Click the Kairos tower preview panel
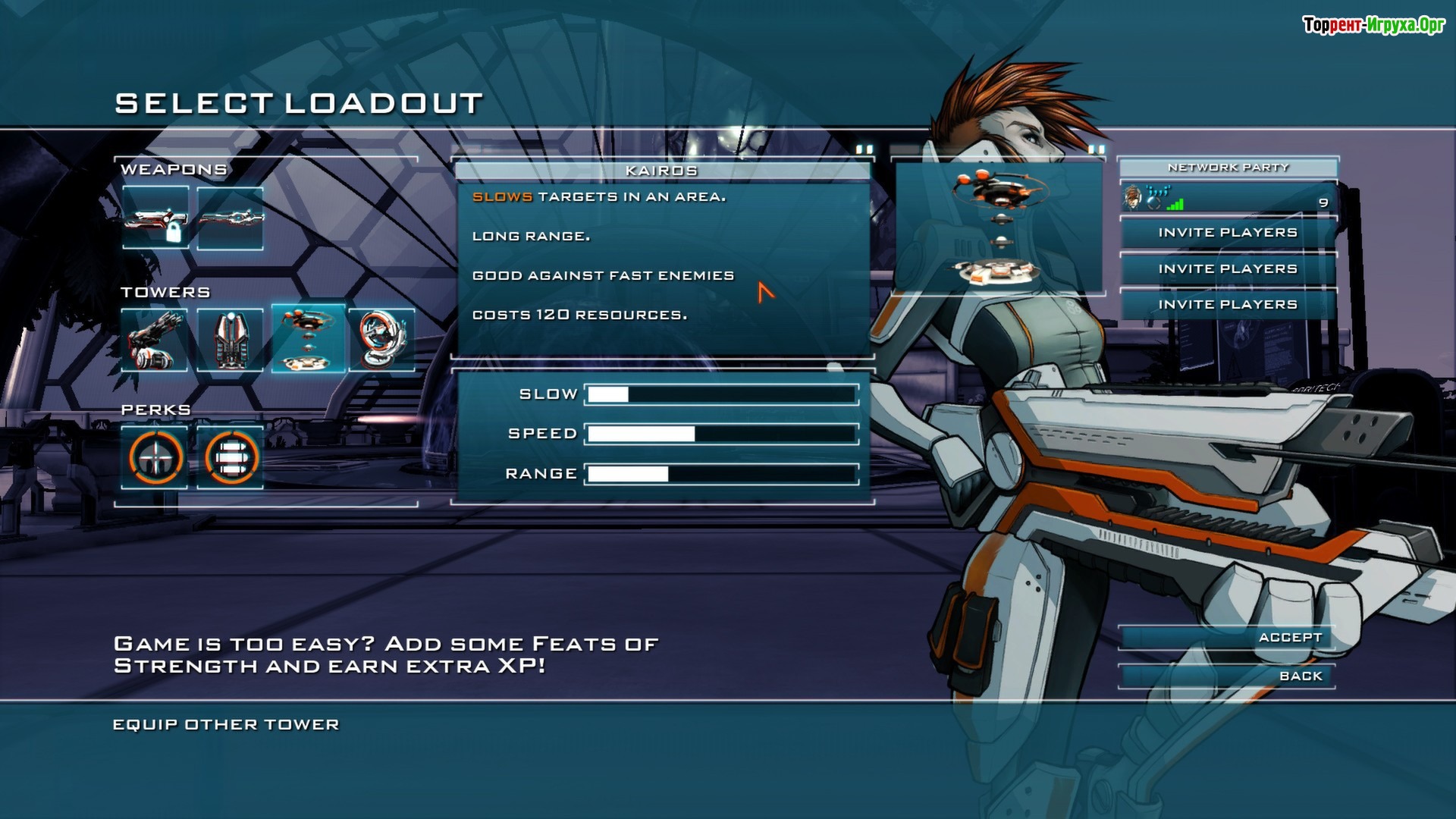This screenshot has height=819, width=1456. point(999,227)
